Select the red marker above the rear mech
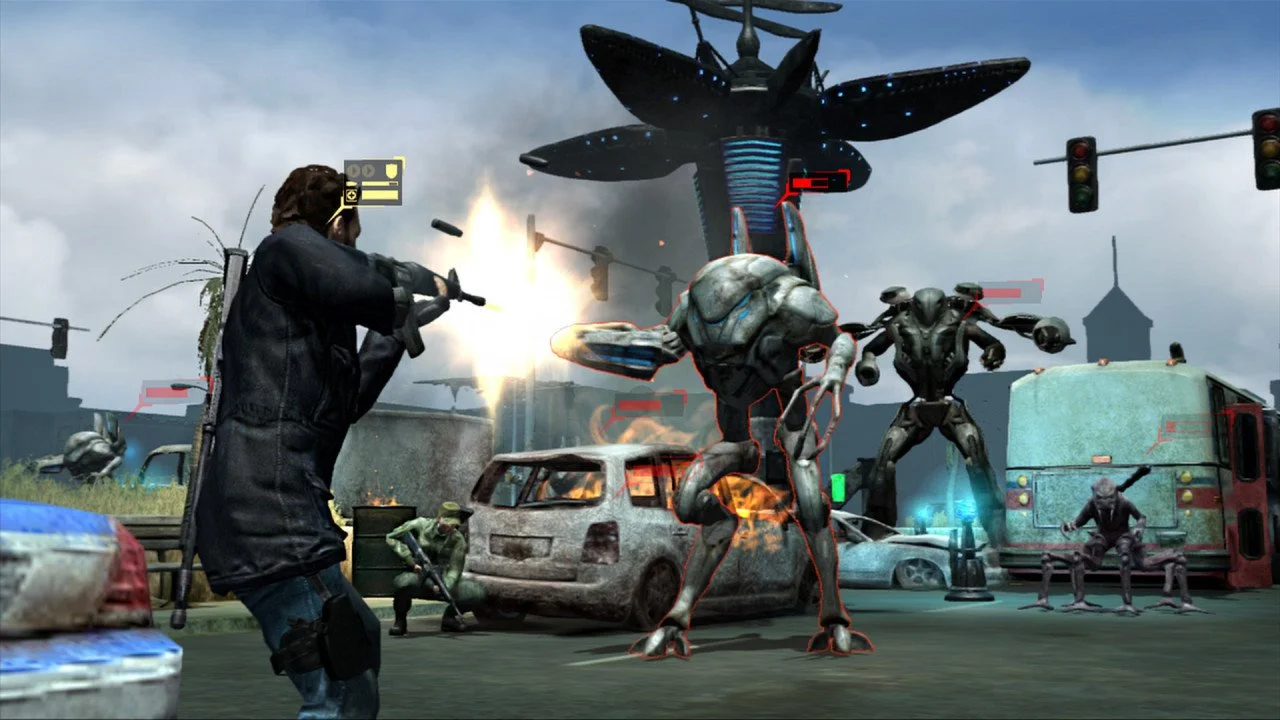 tap(1003, 291)
